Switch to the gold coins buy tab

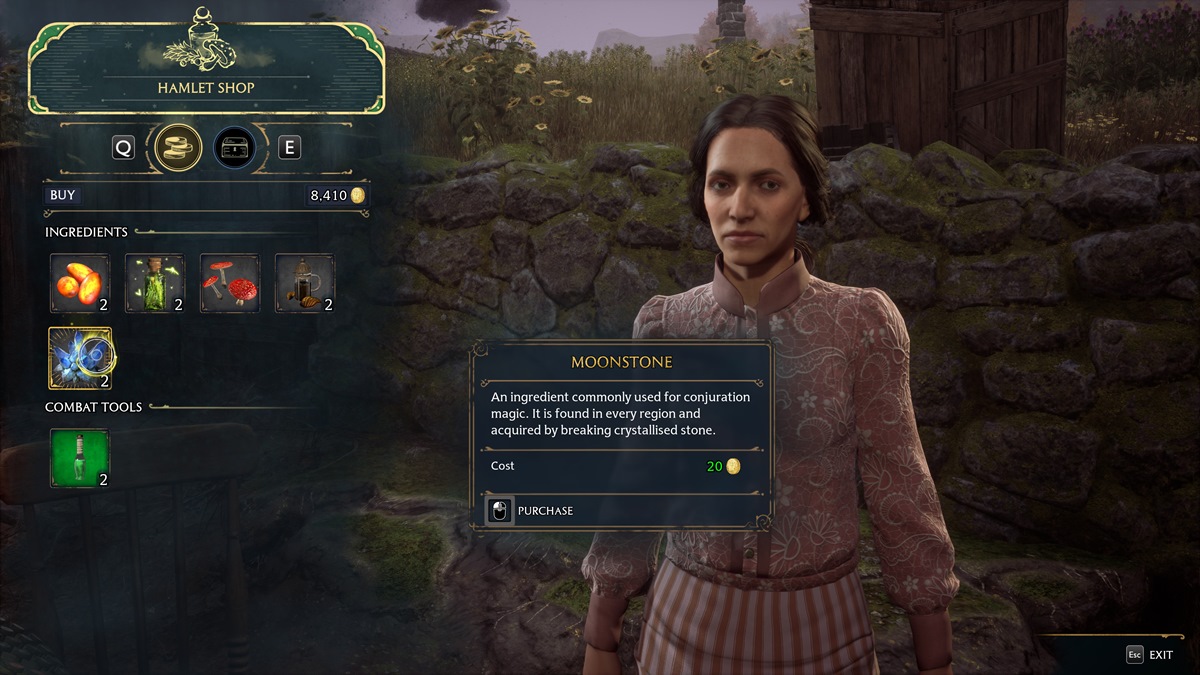pyautogui.click(x=179, y=148)
